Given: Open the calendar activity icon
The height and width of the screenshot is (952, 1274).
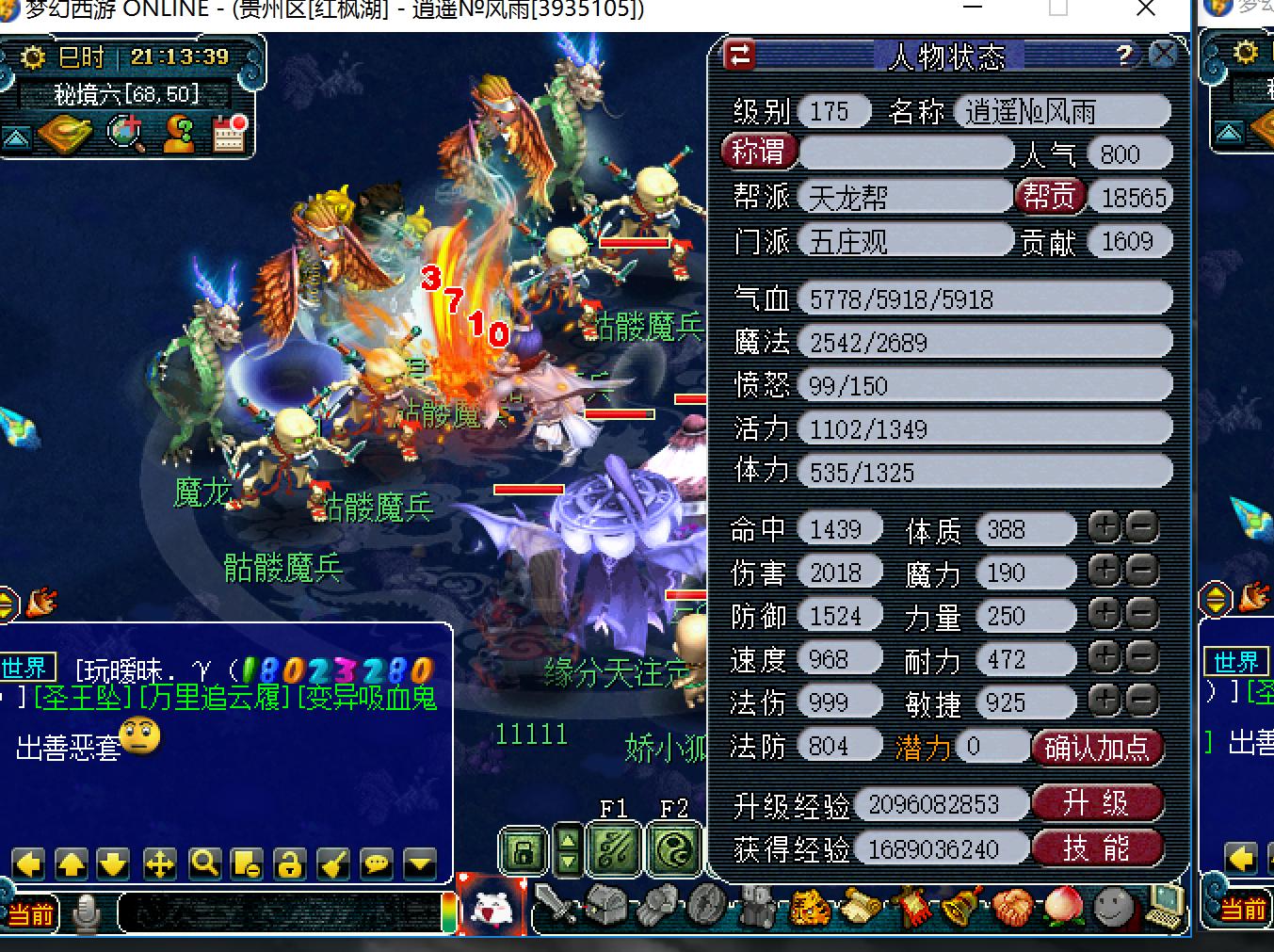Looking at the screenshot, I should pos(229,134).
